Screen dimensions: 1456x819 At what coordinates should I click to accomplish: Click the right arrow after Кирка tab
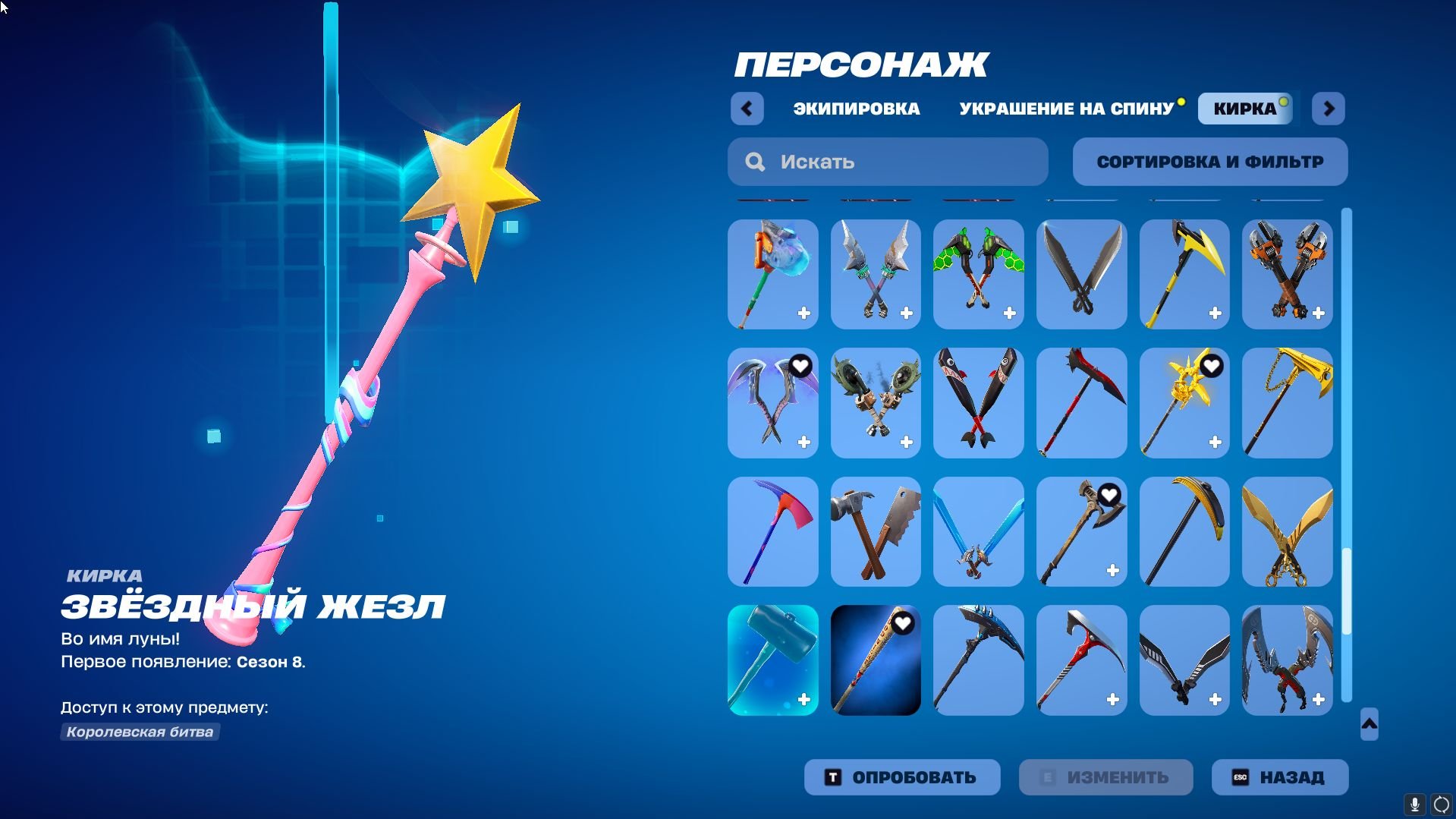[1328, 109]
